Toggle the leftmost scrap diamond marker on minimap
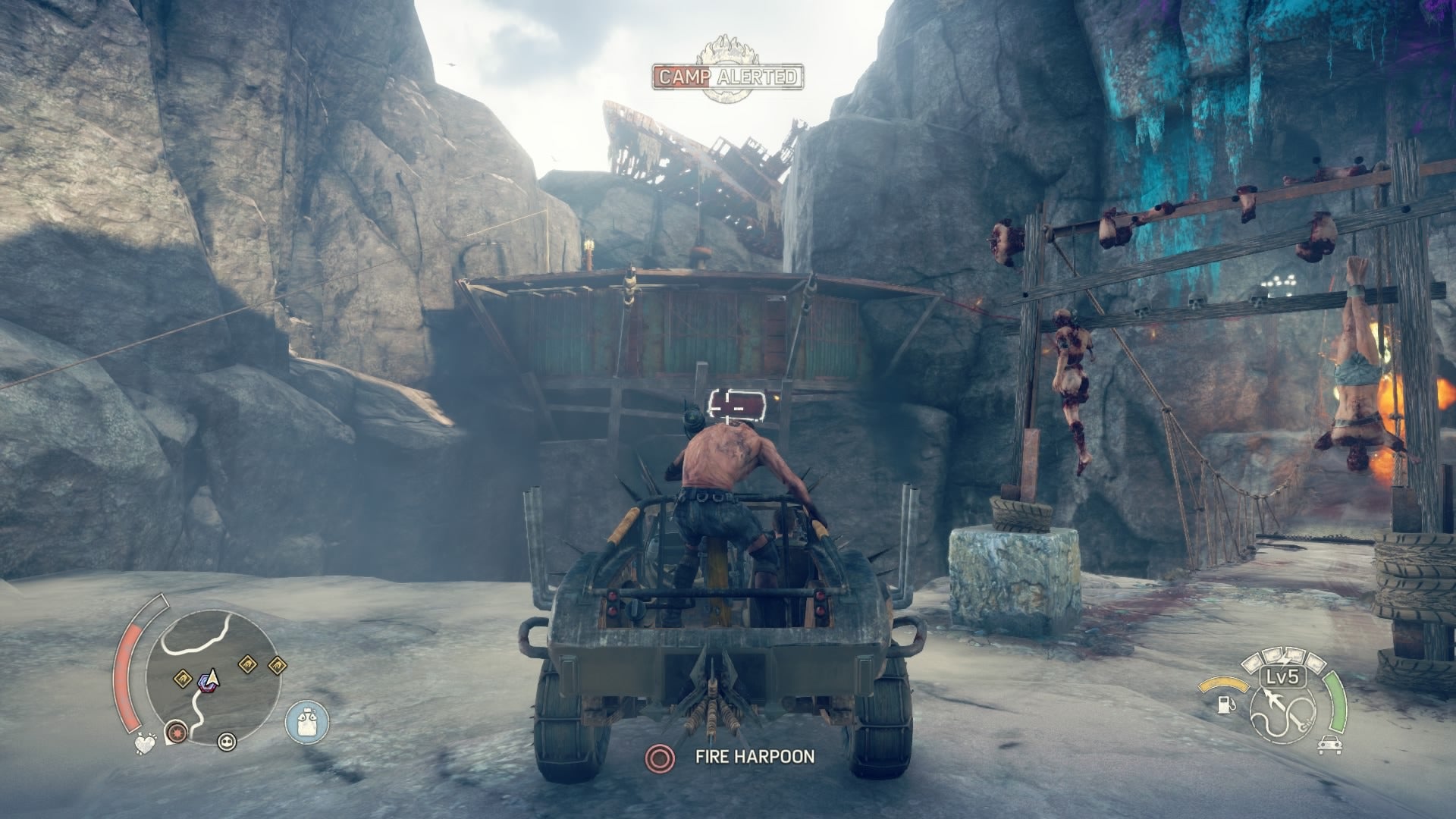Screen dimensions: 1456x819 tap(183, 678)
